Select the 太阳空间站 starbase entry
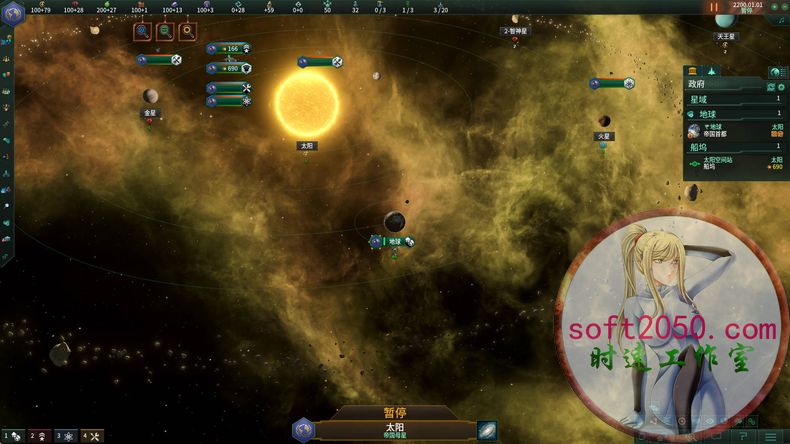 point(735,162)
